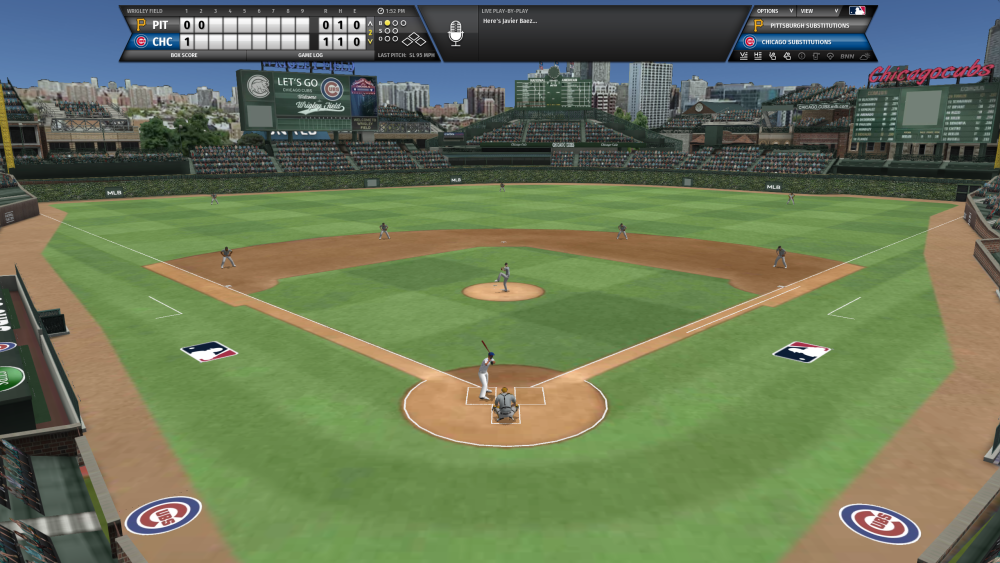Click the microphone play-by-play icon
The width and height of the screenshot is (1000, 563).
tap(456, 32)
